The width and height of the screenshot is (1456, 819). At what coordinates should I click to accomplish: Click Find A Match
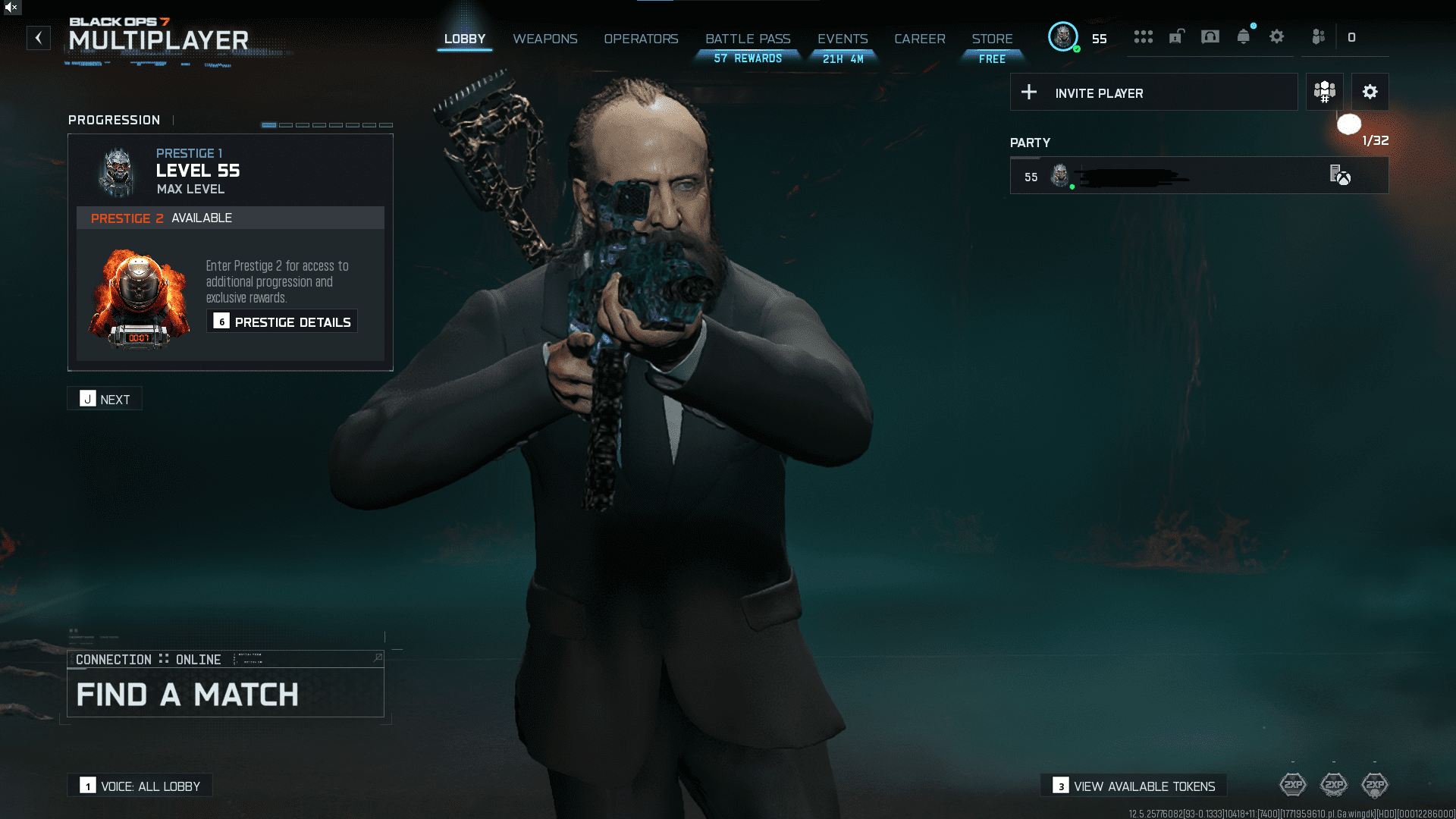187,694
